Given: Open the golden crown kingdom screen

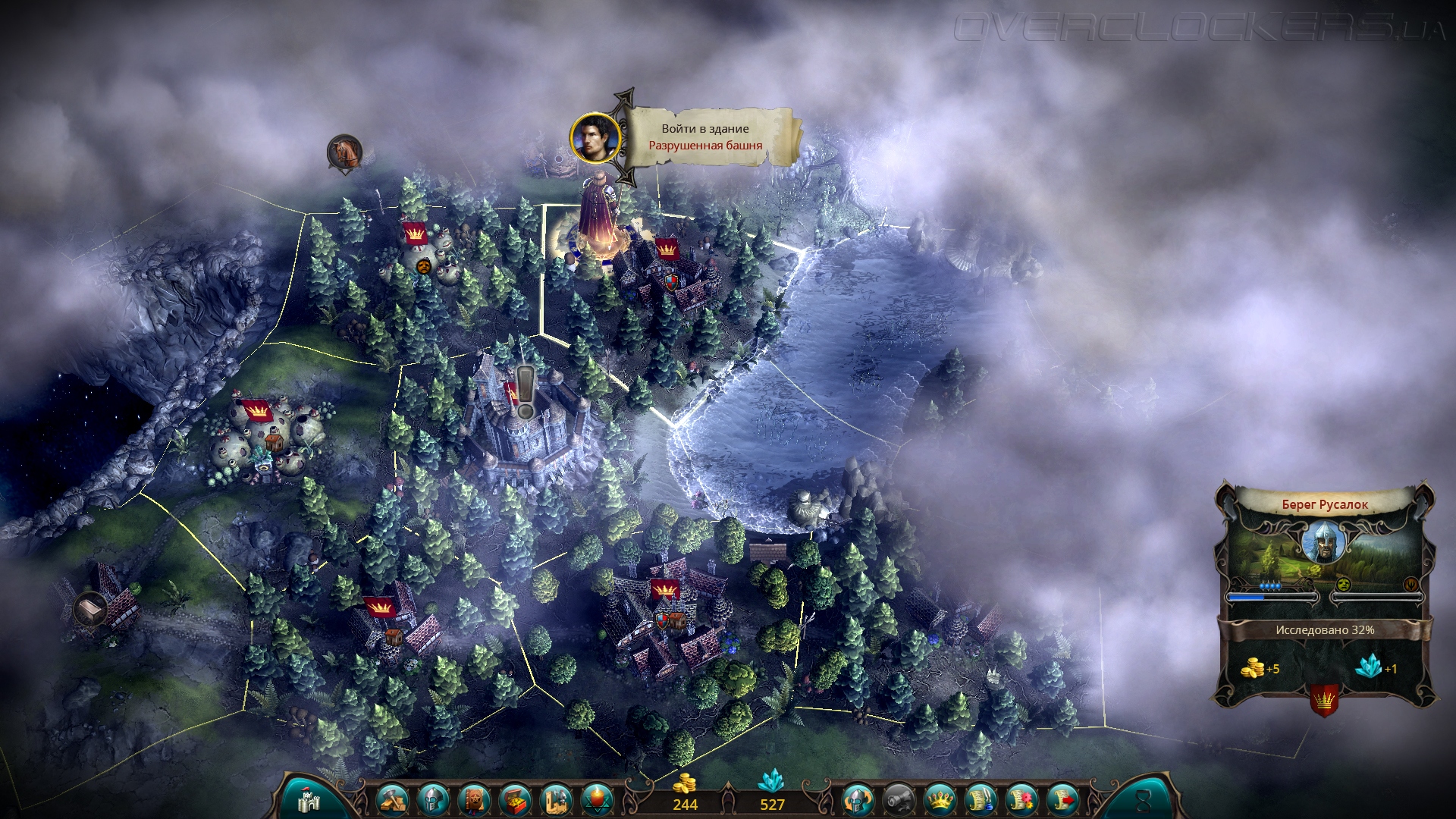Looking at the screenshot, I should click(x=940, y=800).
